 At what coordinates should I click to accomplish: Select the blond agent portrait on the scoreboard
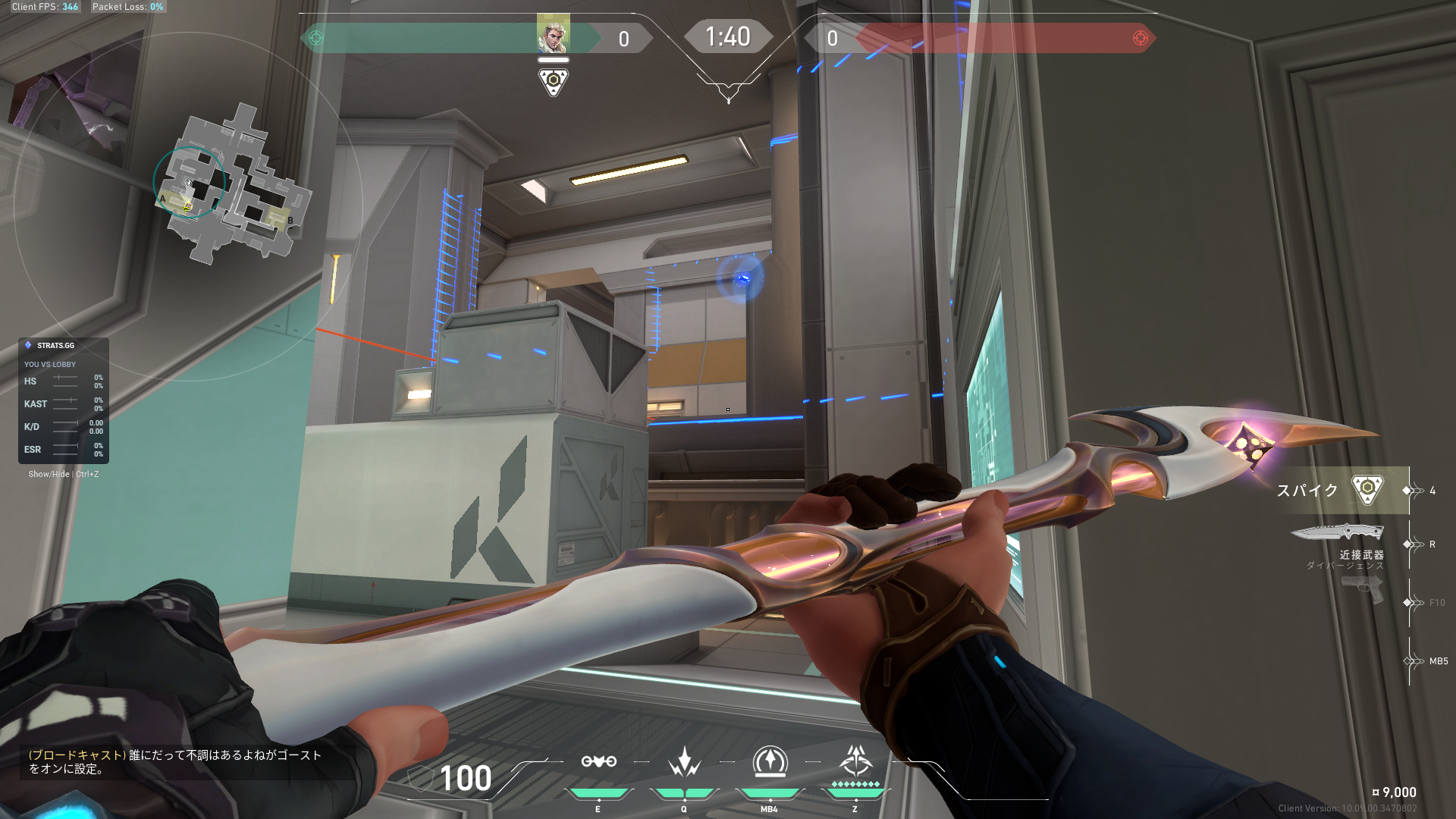click(x=553, y=34)
